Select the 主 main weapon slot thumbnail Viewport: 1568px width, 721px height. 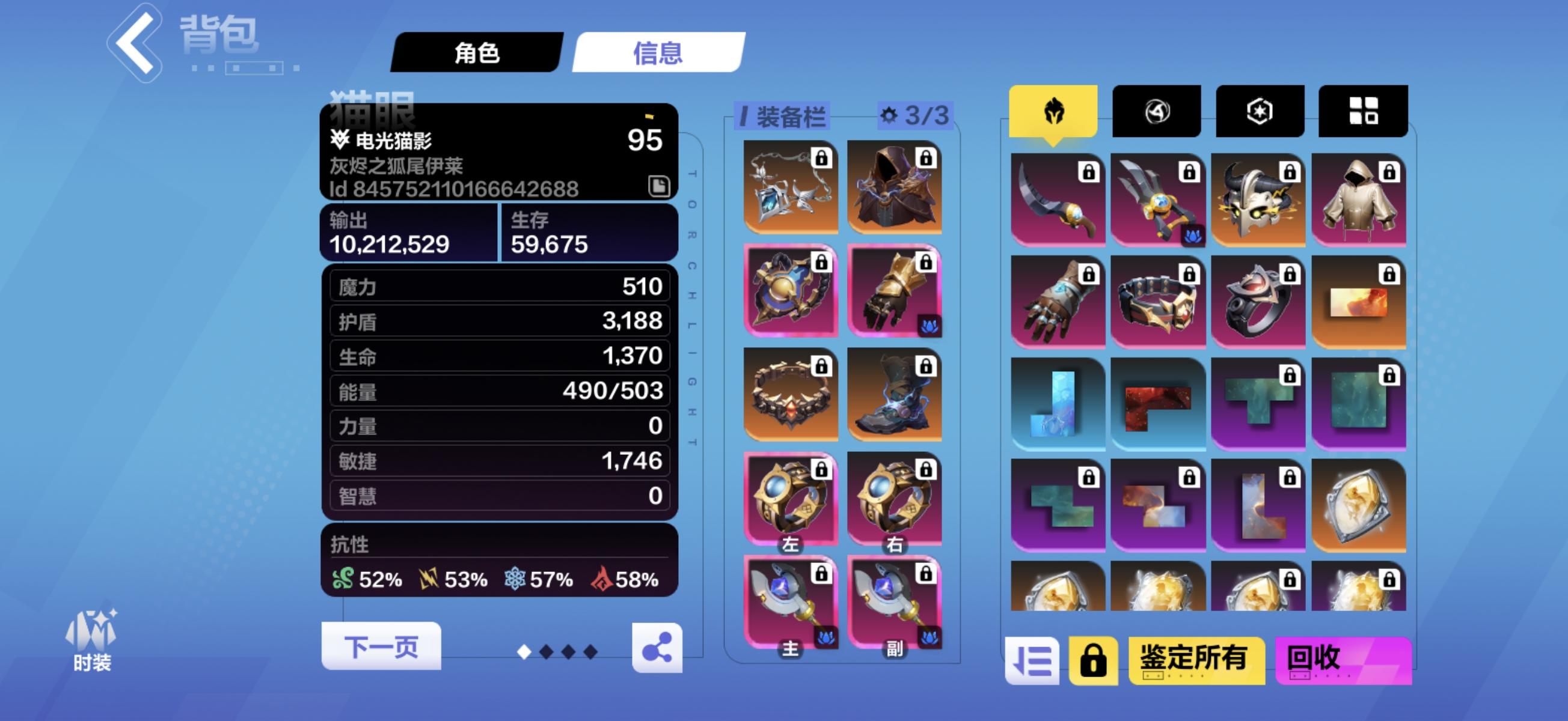(791, 601)
